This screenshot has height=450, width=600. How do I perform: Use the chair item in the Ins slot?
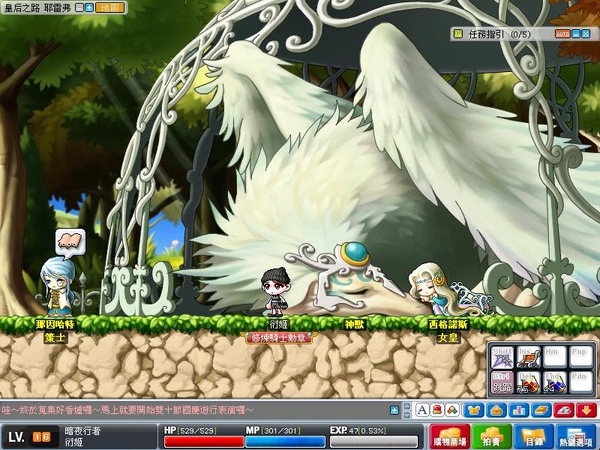click(x=528, y=358)
